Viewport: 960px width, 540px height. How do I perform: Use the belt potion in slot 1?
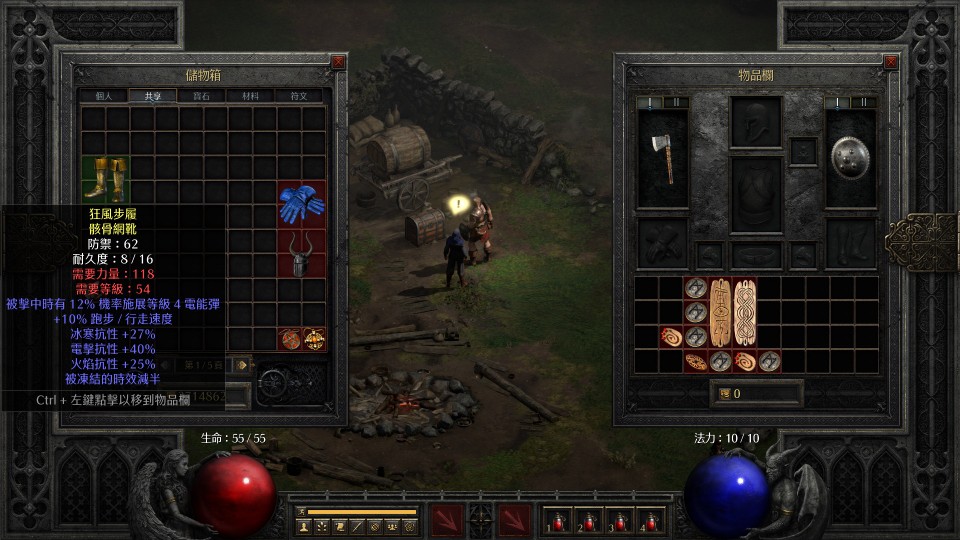click(x=556, y=520)
